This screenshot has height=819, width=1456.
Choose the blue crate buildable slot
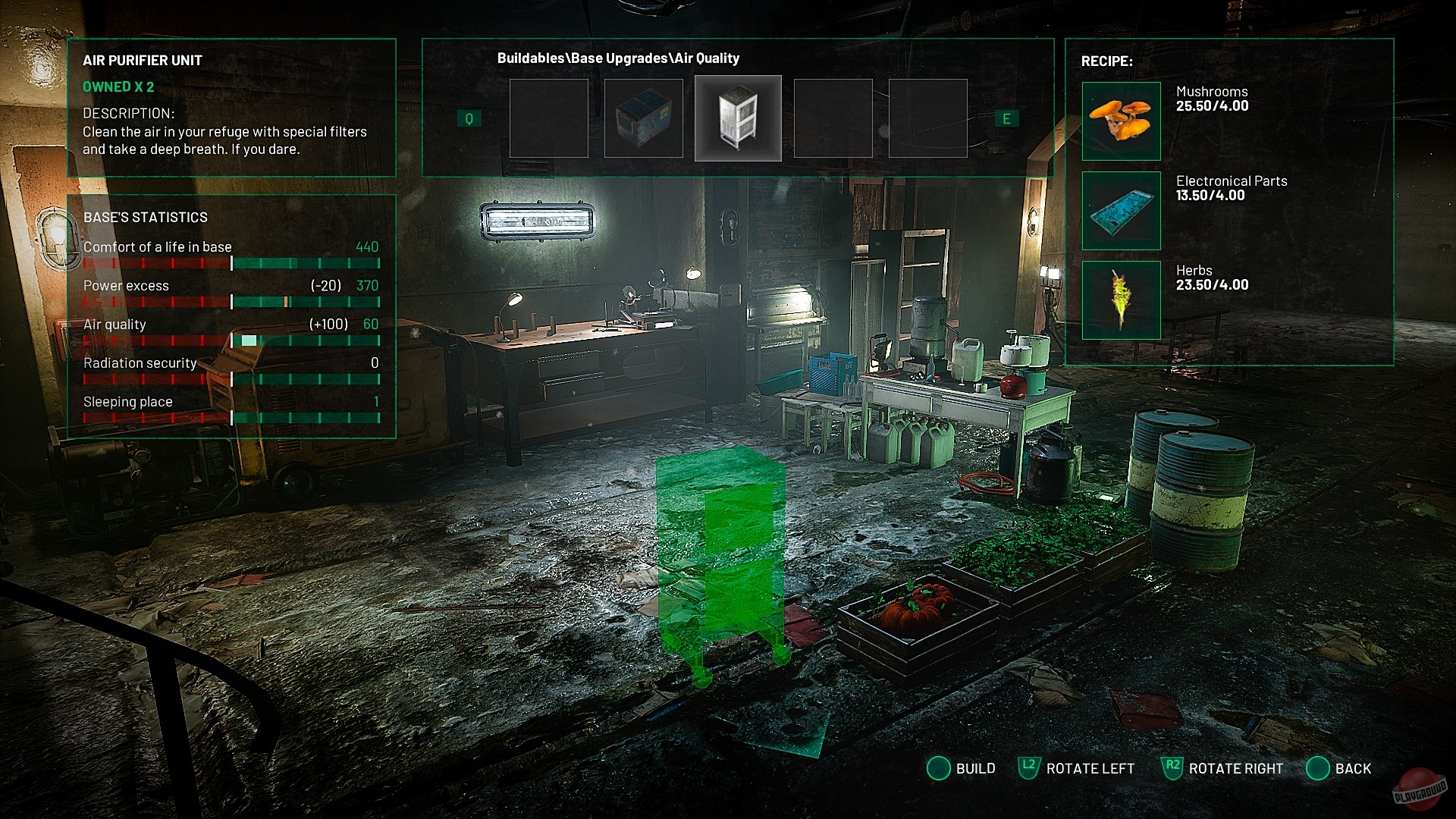point(643,118)
